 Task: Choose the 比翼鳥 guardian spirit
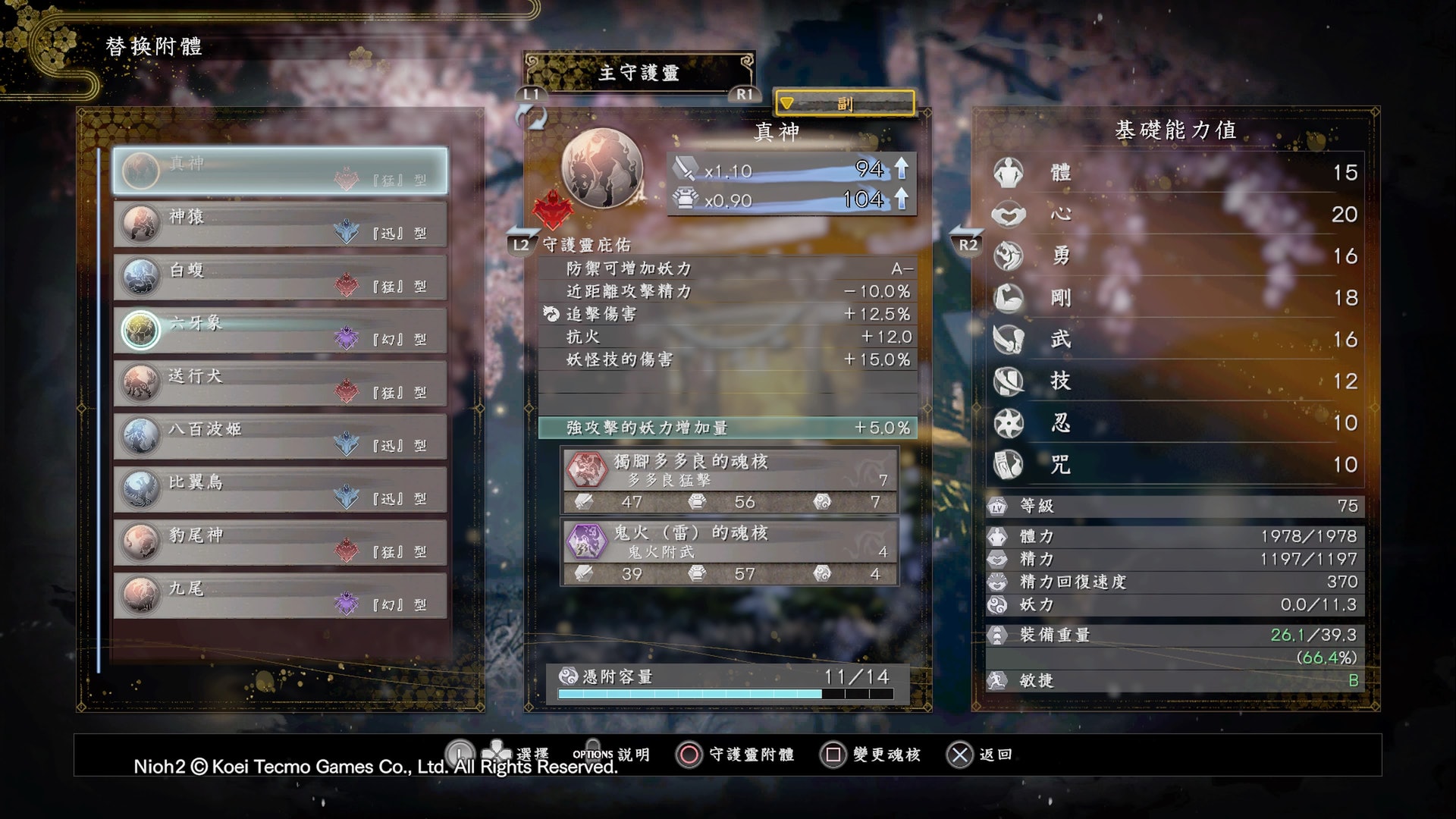pyautogui.click(x=280, y=490)
